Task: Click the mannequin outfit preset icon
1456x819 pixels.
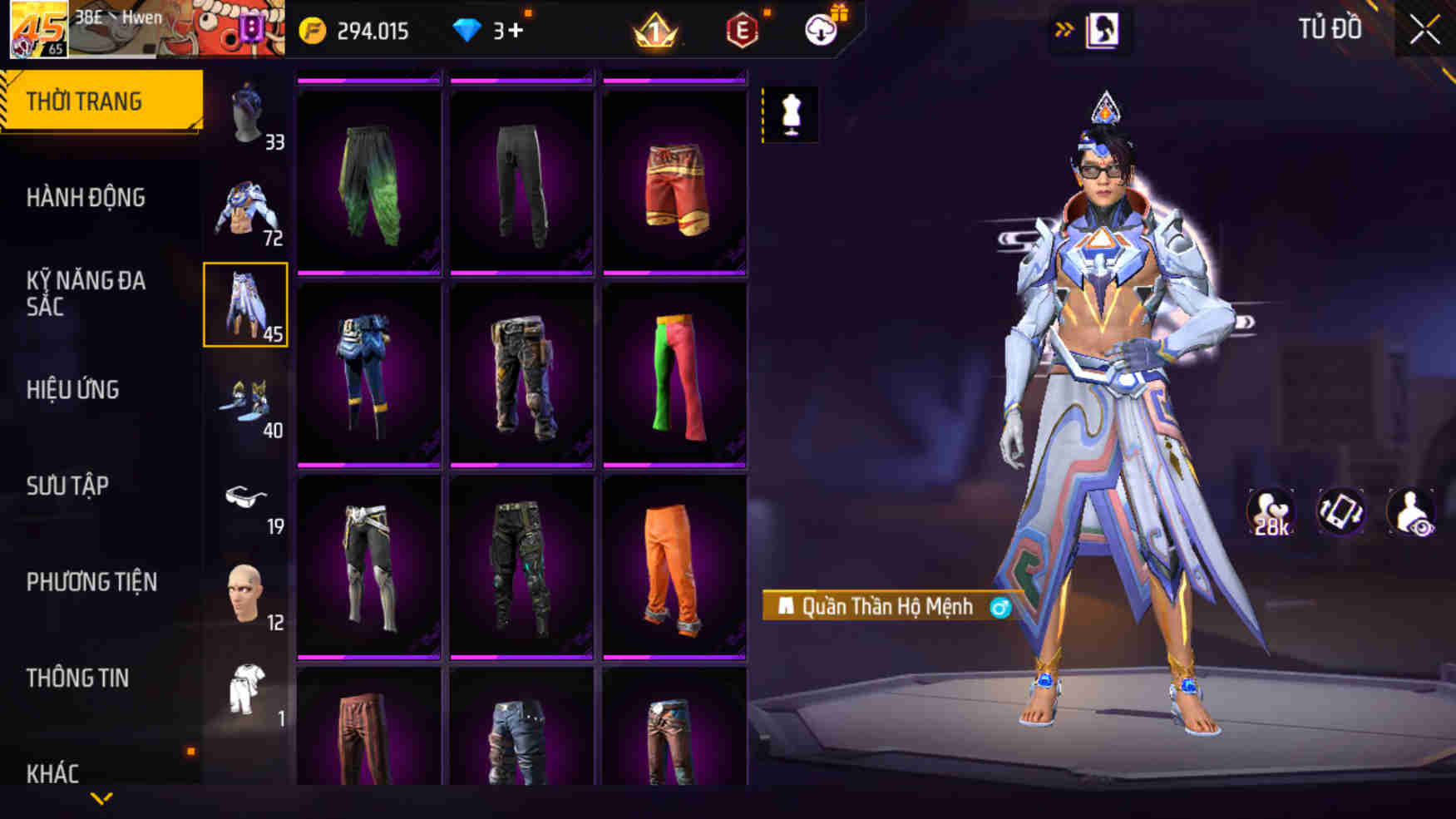Action: [791, 114]
